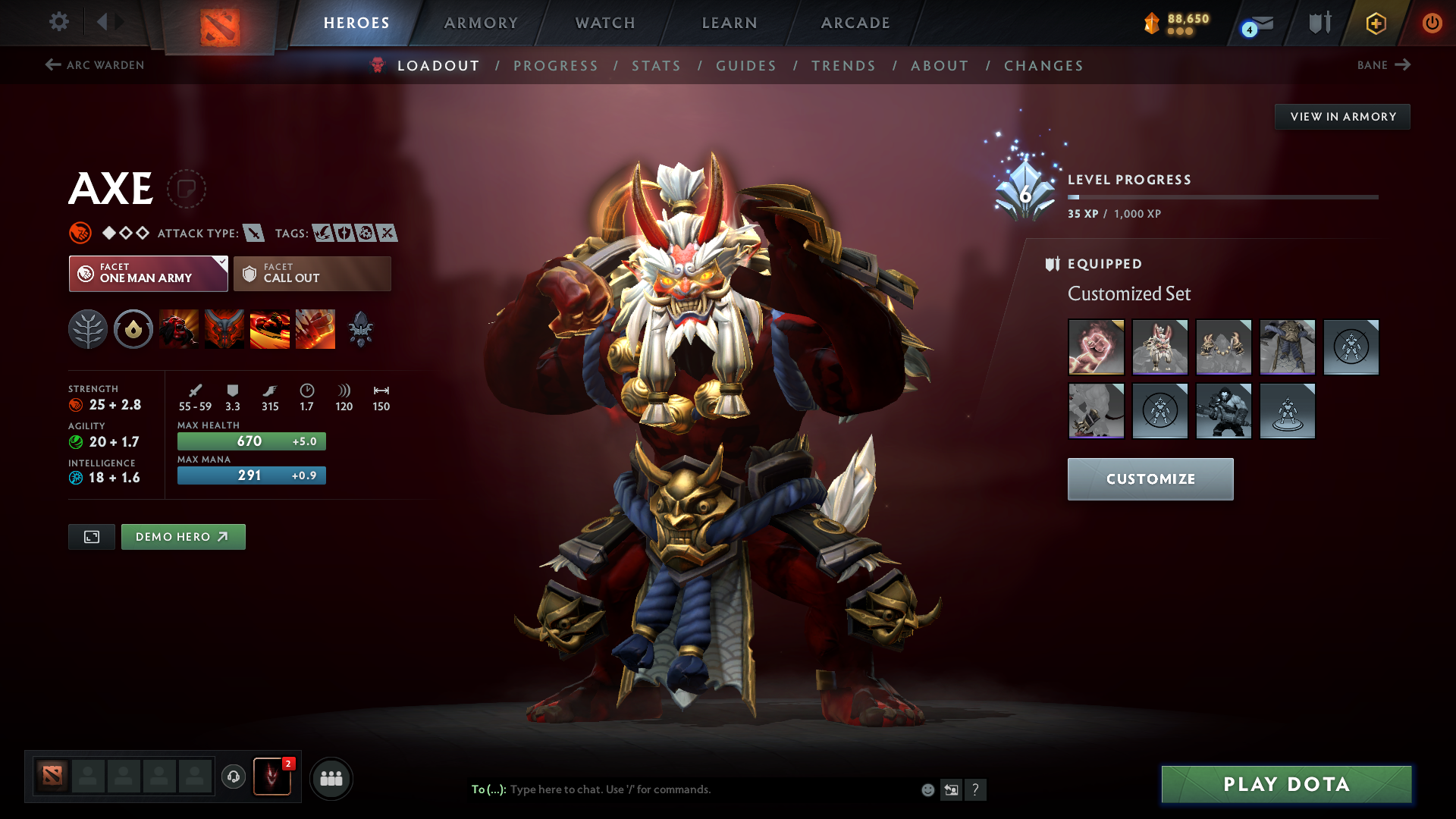This screenshot has height=819, width=1456.
Task: Inspect the Counter Helix ability icon
Action: [270, 329]
